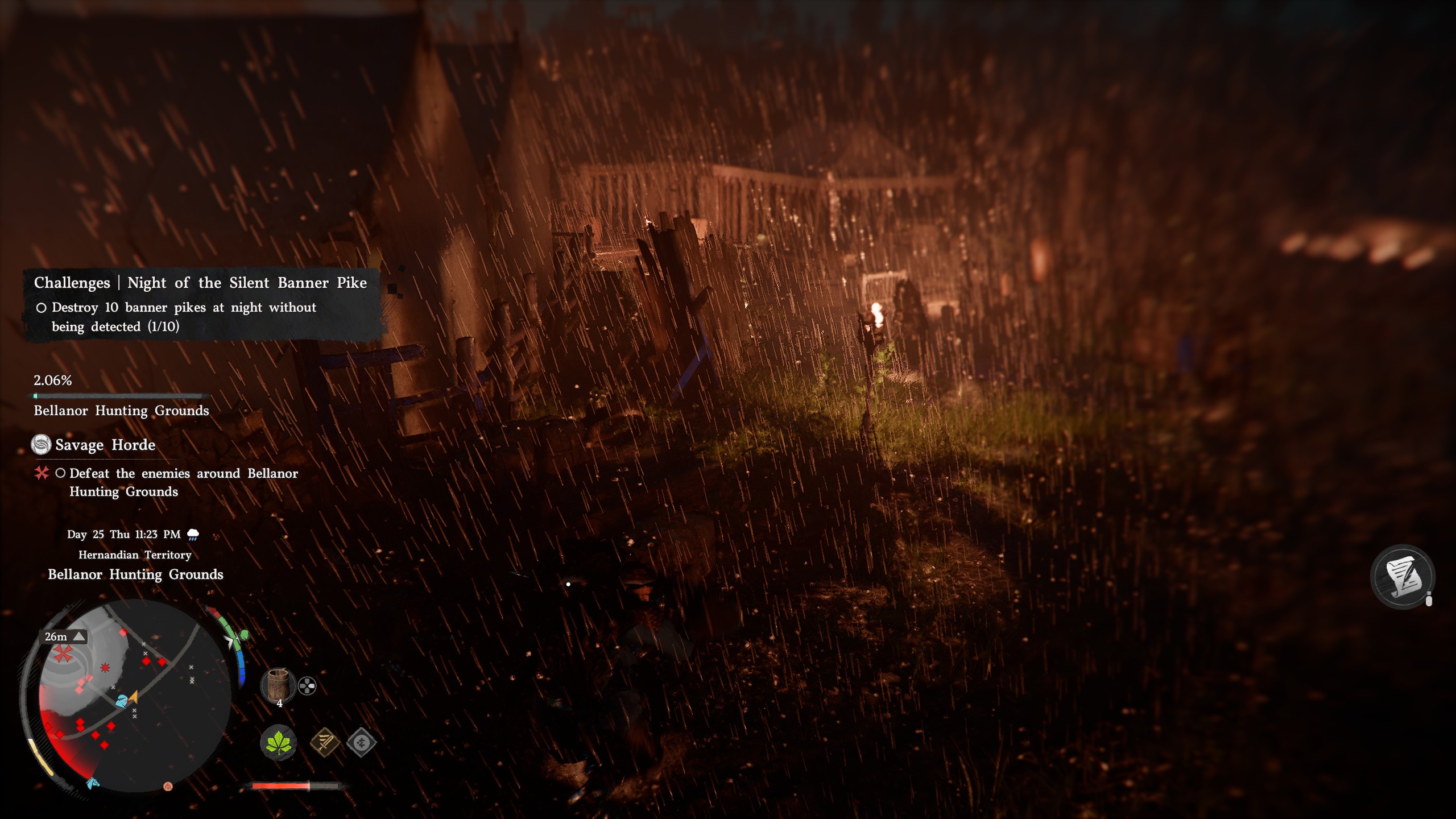Click the red sun enemy marker on minimap
Viewport: 1456px width, 819px height.
point(105,668)
